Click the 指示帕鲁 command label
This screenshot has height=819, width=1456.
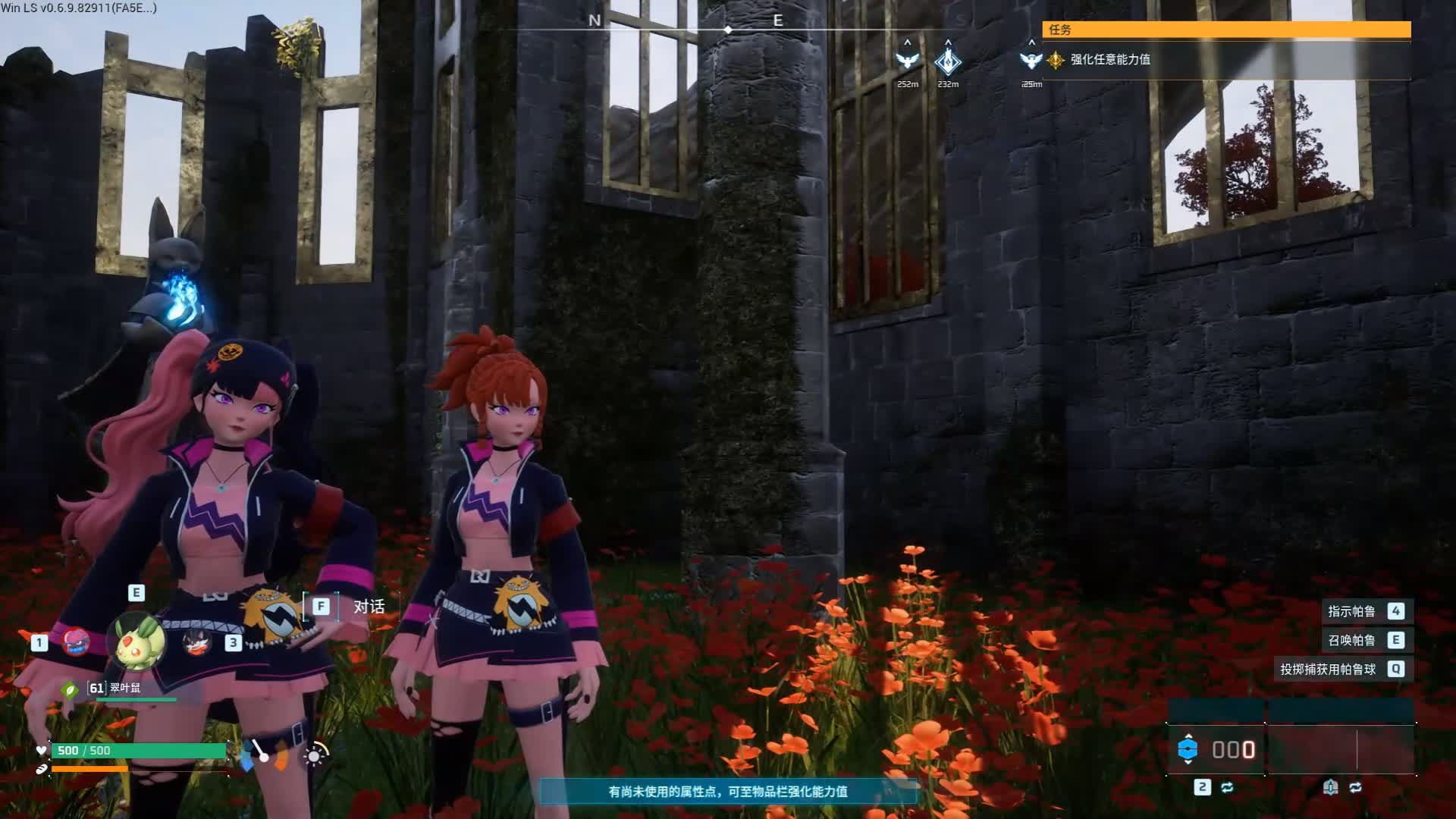[1351, 611]
